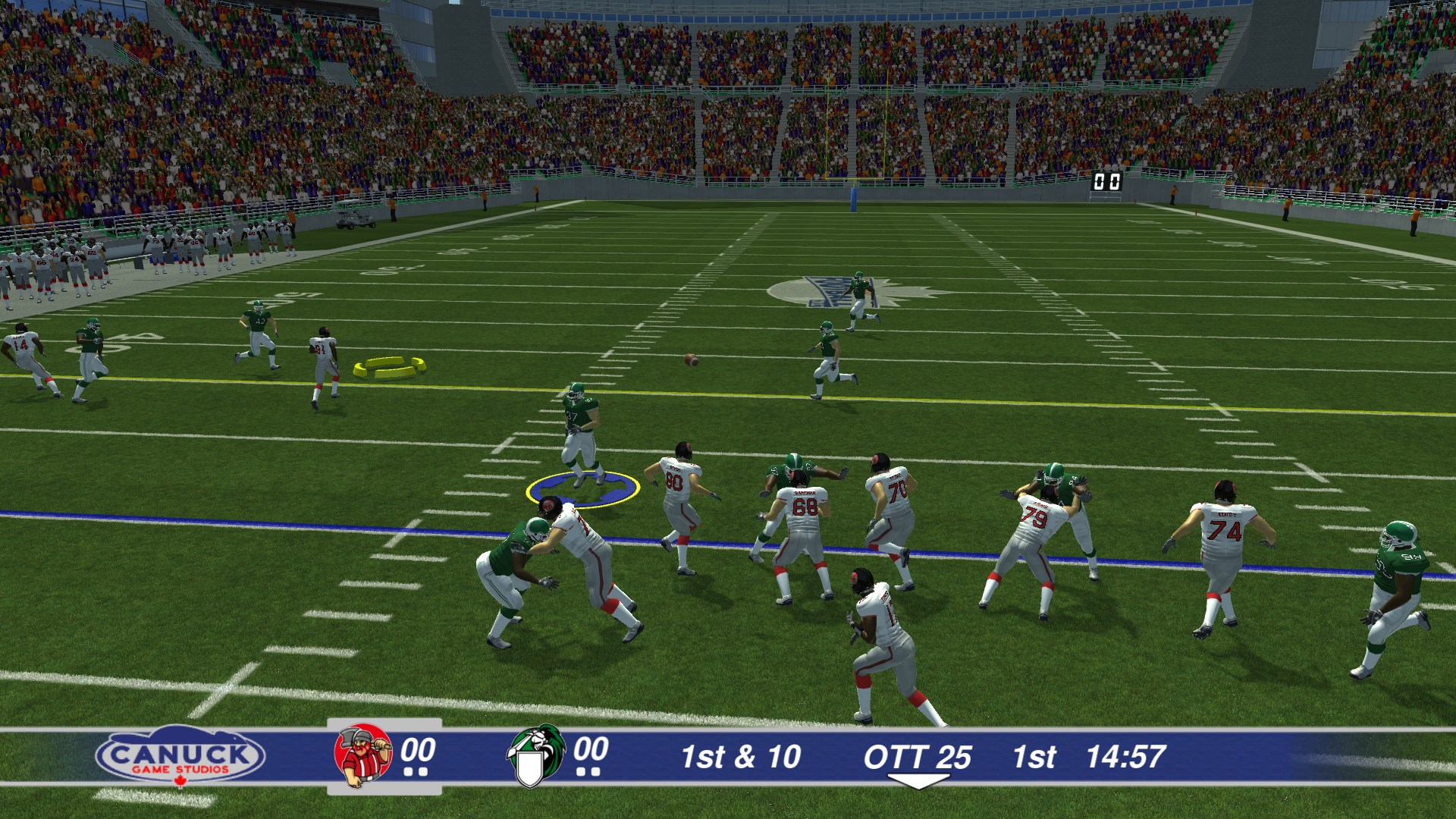The height and width of the screenshot is (819, 1456).
Task: Select the OTT 25 field position label
Action: [919, 757]
